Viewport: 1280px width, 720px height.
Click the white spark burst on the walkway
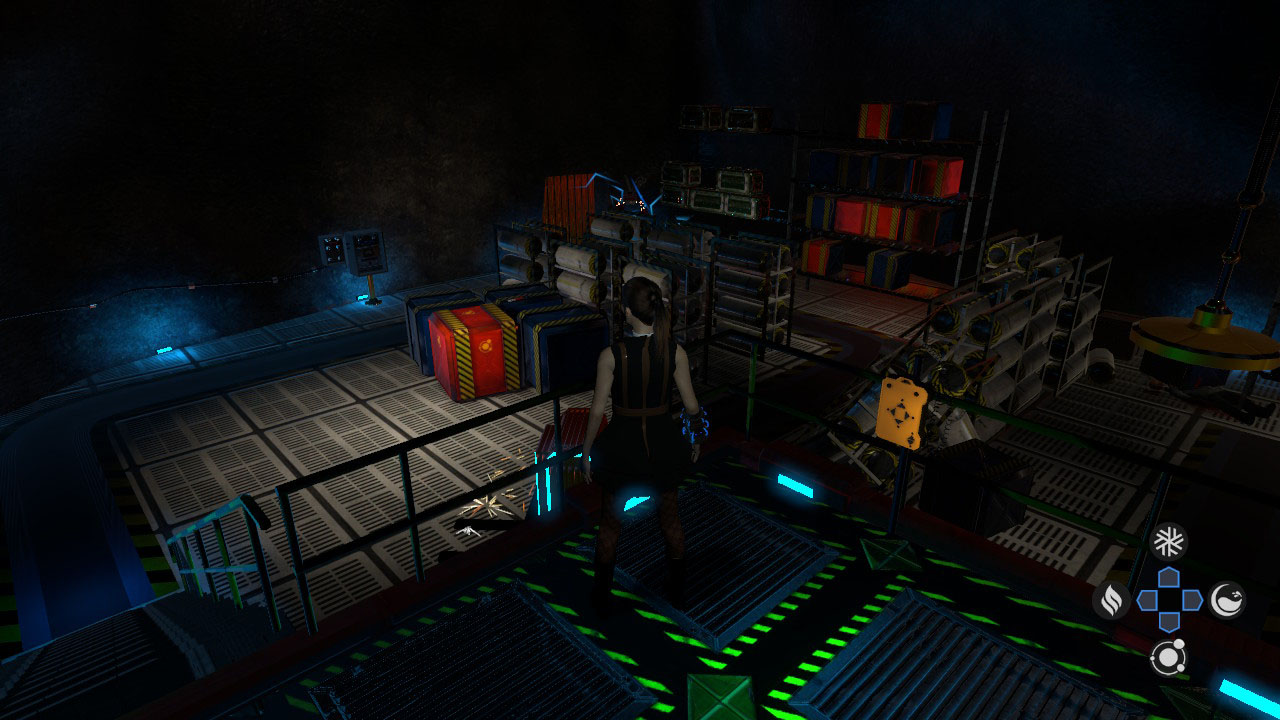[489, 507]
